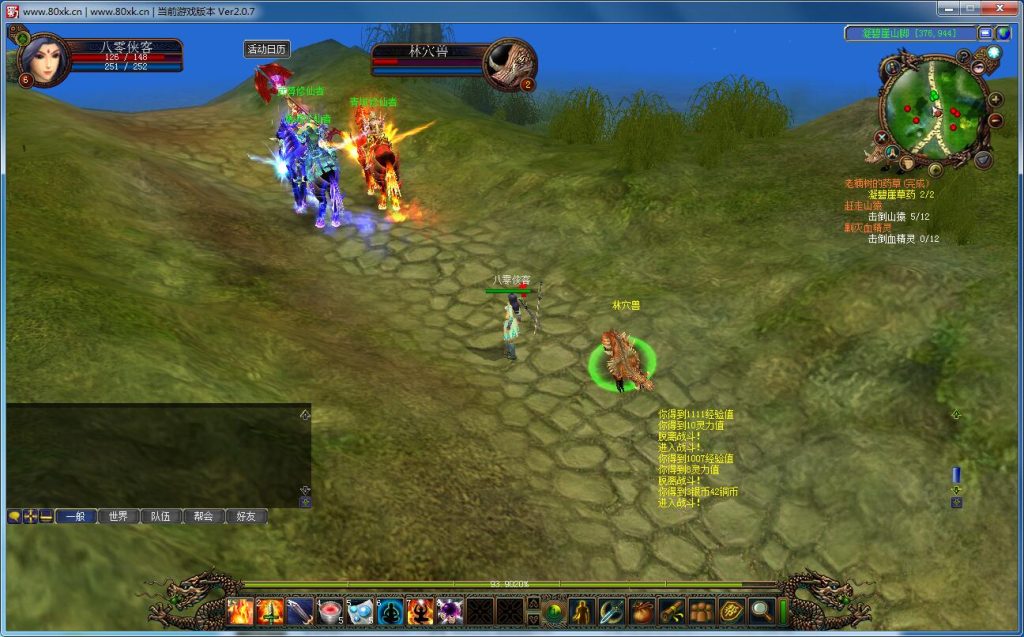Close the game window
Viewport: 1024px width, 637px height.
tap(999, 9)
